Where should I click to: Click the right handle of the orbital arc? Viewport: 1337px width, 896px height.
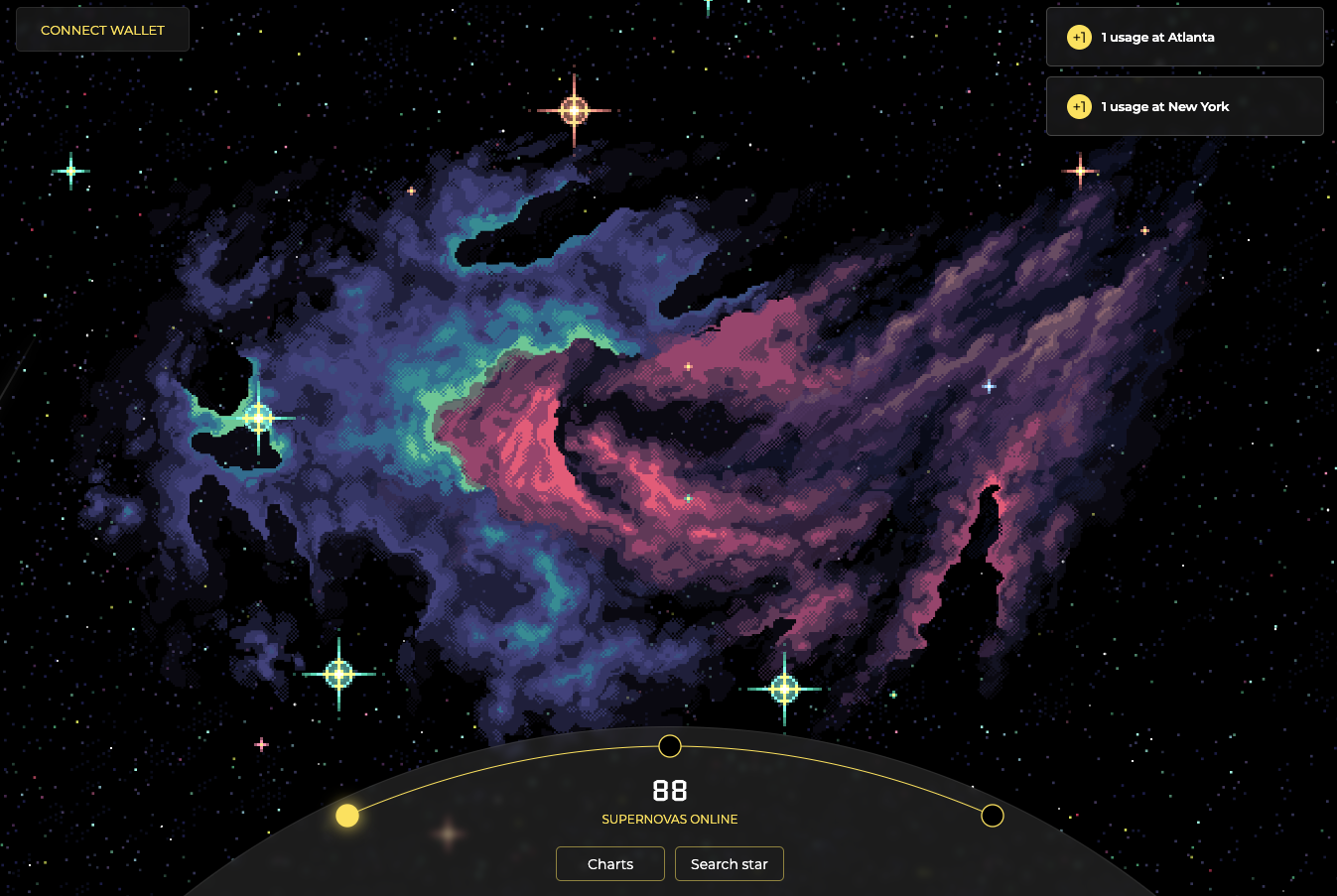tap(992, 815)
